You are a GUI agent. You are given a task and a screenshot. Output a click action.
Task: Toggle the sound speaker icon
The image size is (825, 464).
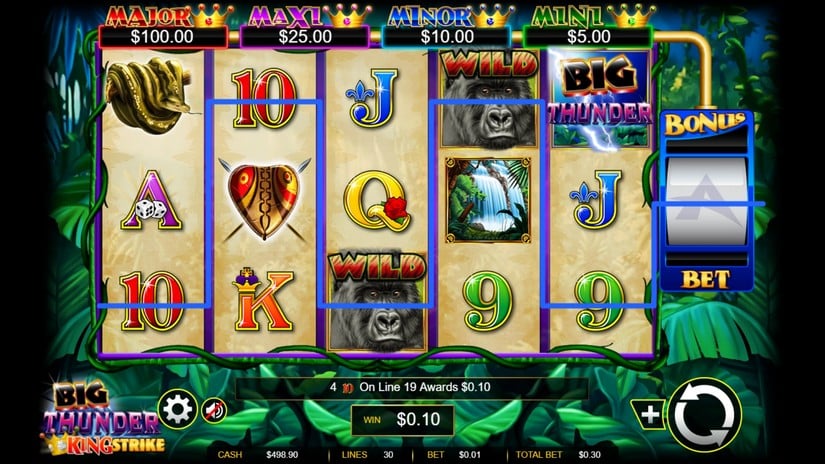(x=214, y=410)
